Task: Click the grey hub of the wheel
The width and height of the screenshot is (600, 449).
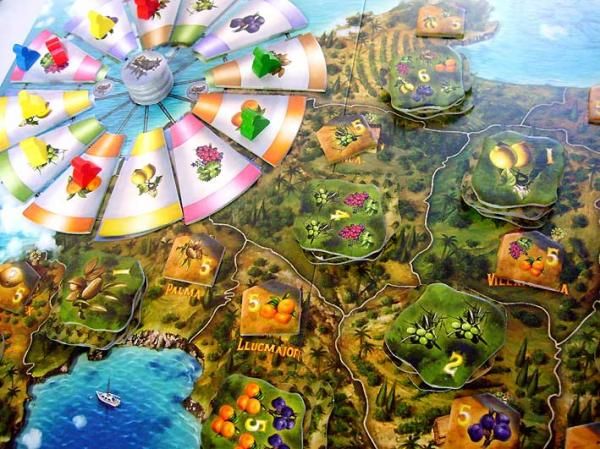Action: click(x=150, y=75)
